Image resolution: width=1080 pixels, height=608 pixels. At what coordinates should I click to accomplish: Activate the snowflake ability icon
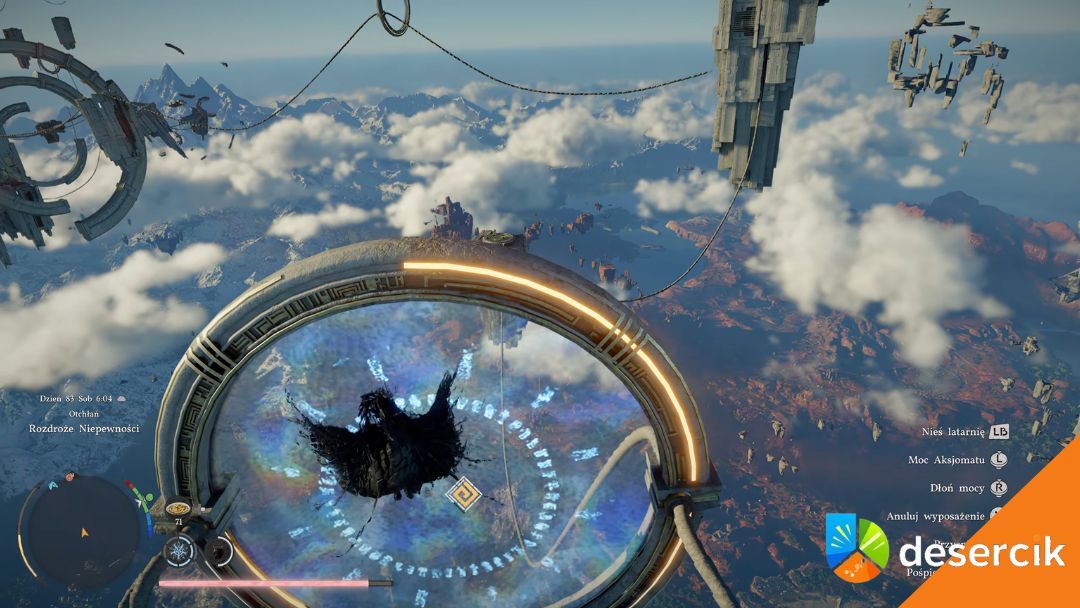tap(177, 551)
